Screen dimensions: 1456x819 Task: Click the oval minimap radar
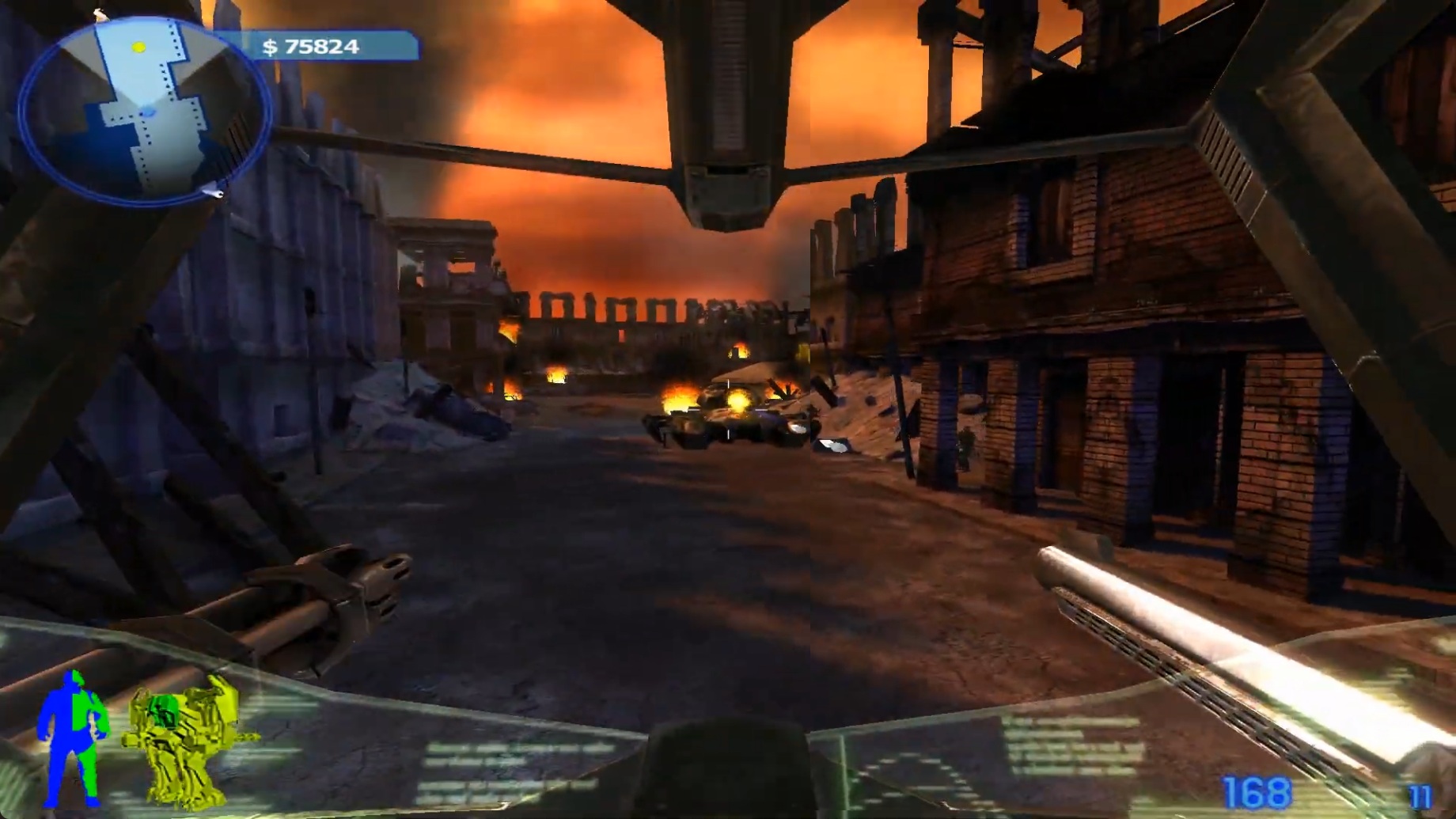145,111
